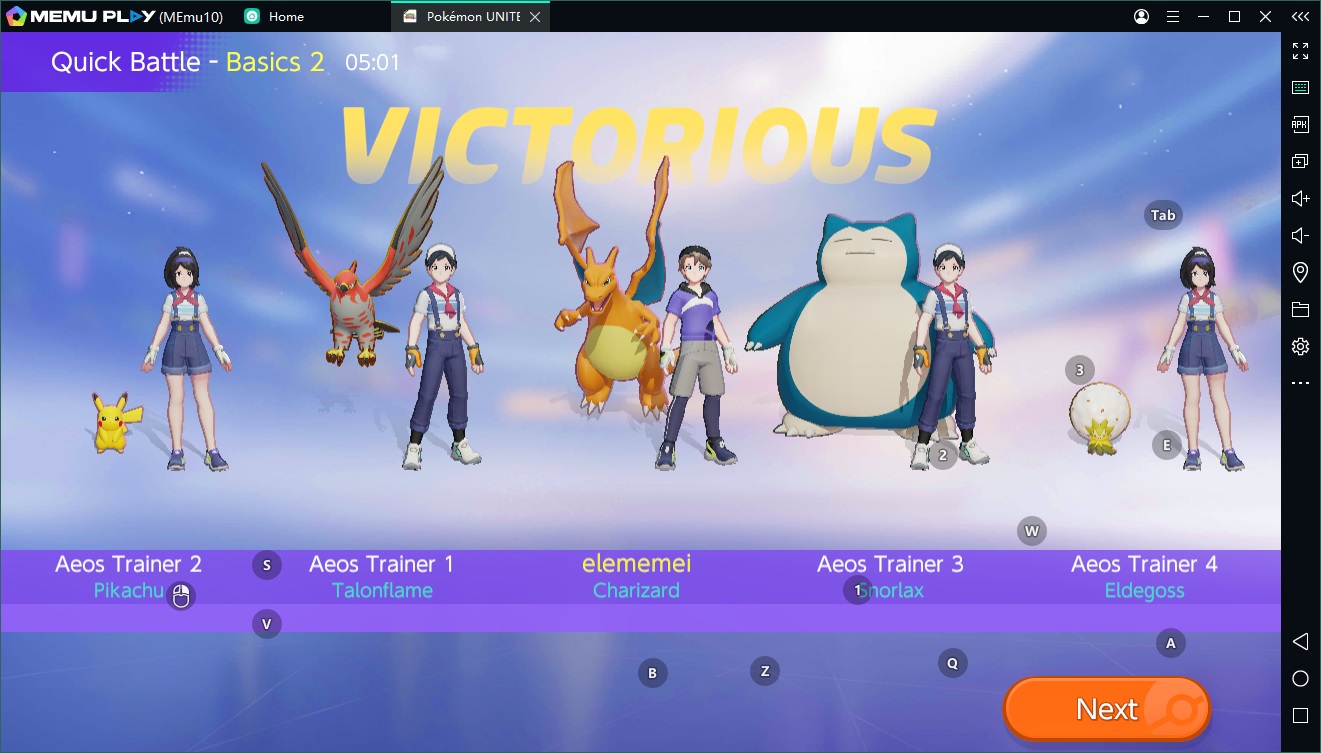Click the Tab key mapping badge

pos(1162,214)
